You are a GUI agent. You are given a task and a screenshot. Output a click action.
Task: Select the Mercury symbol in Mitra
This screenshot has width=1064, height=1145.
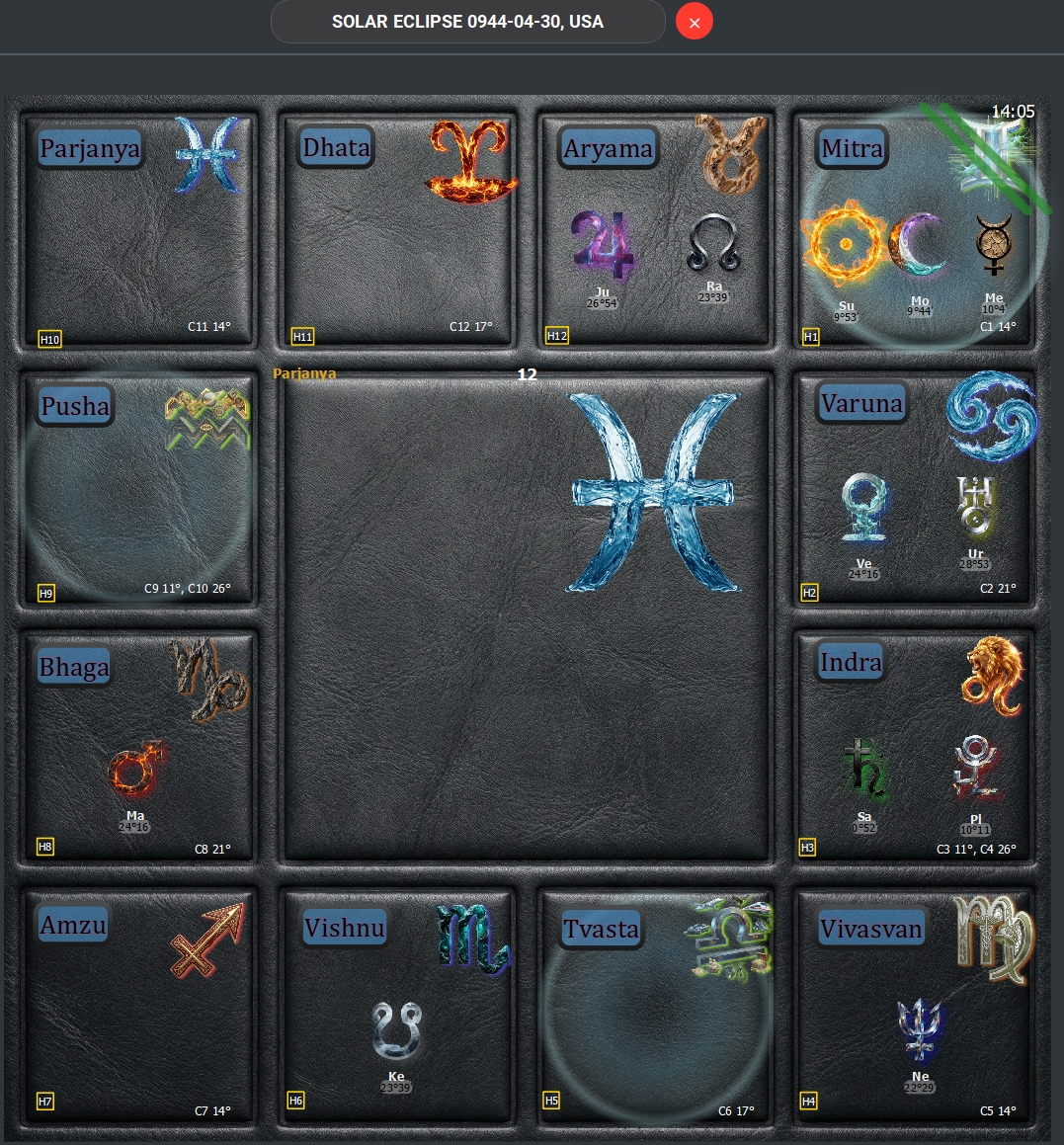pos(993,244)
